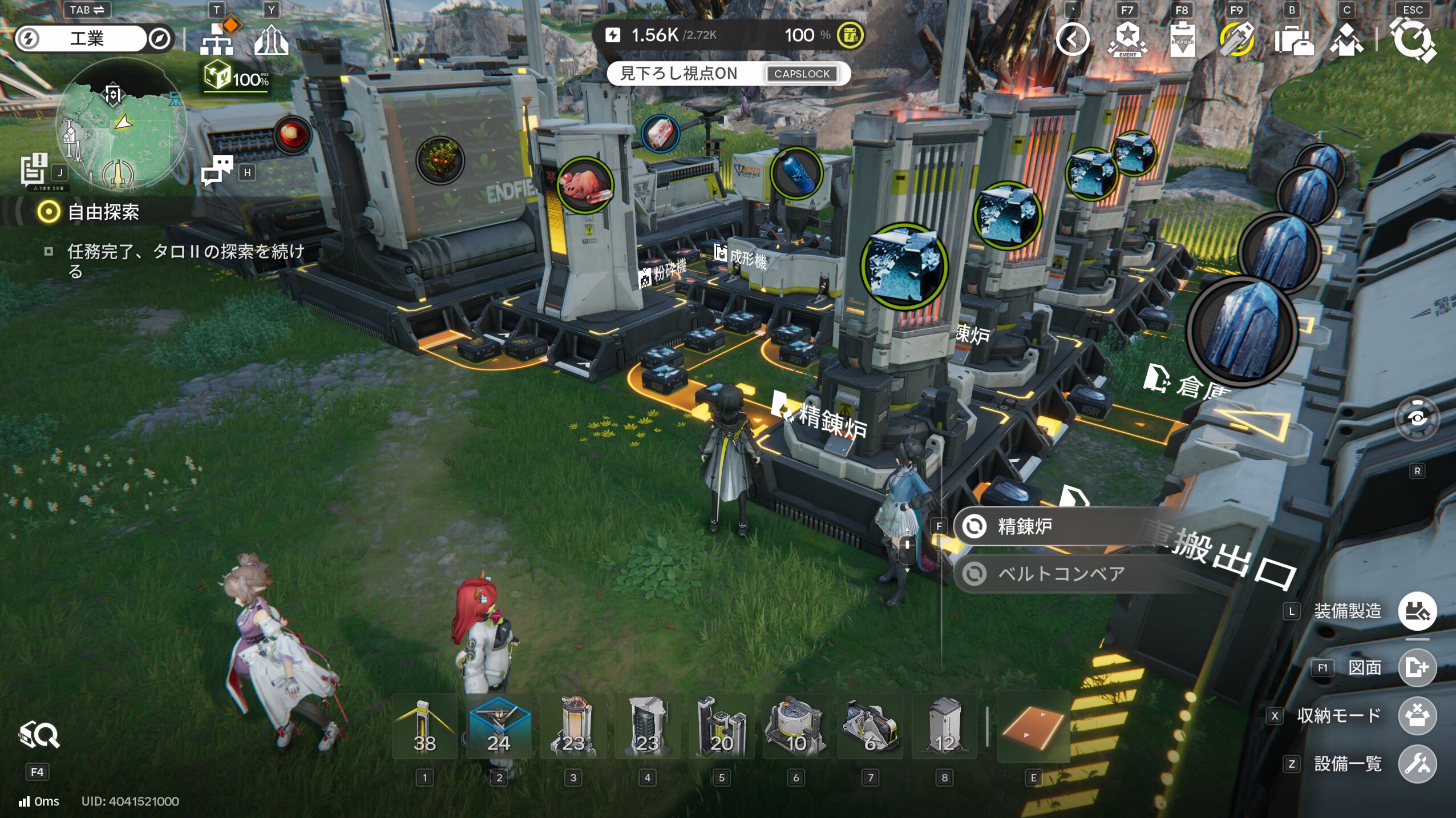The height and width of the screenshot is (818, 1456).
Task: Activate 収納モード storage mode
Action: pyautogui.click(x=1416, y=716)
